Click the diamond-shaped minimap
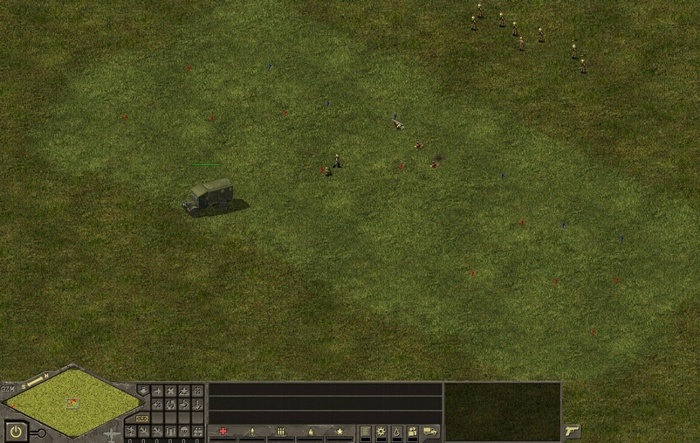The height and width of the screenshot is (443, 700). (72, 401)
